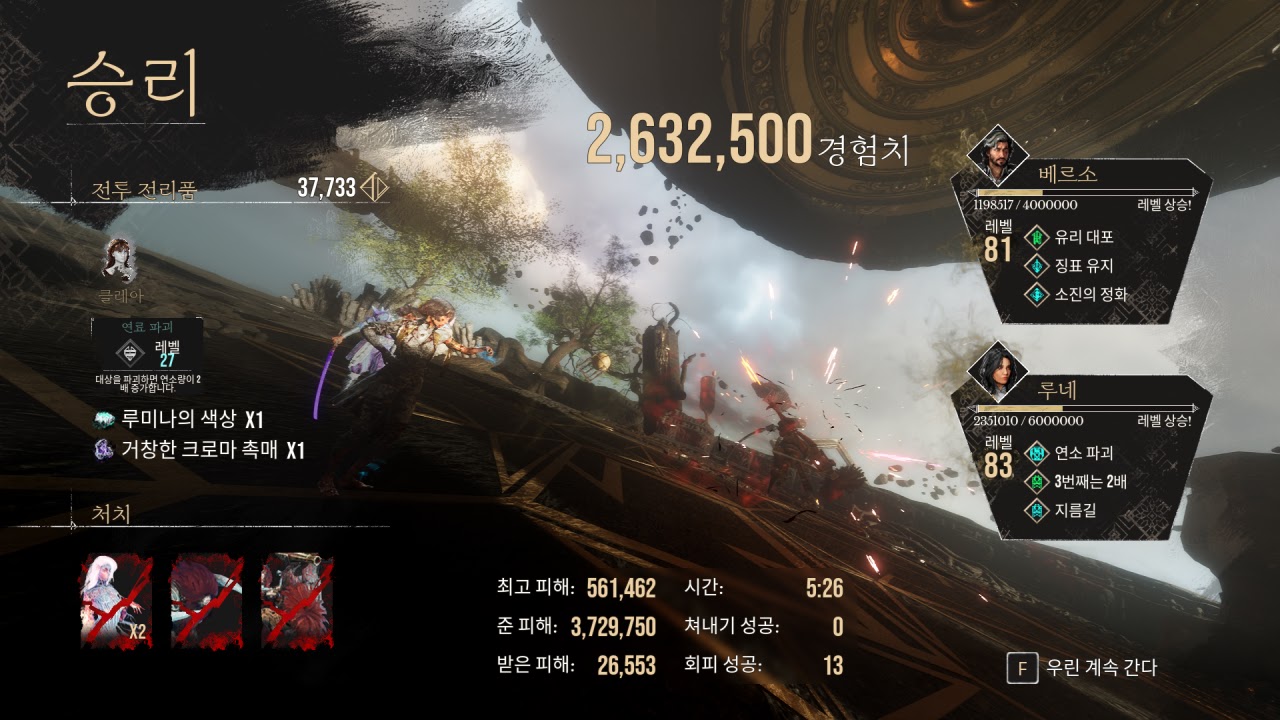This screenshot has height=720, width=1280.
Task: Select the 지름길 entry
Action: [1078, 510]
